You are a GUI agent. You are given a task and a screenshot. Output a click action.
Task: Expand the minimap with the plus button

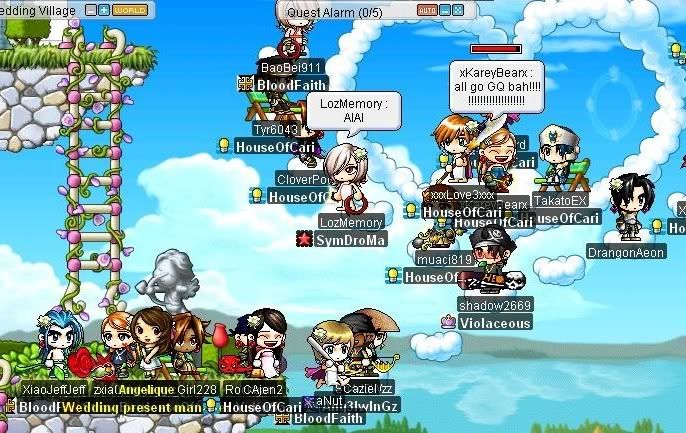pos(104,10)
